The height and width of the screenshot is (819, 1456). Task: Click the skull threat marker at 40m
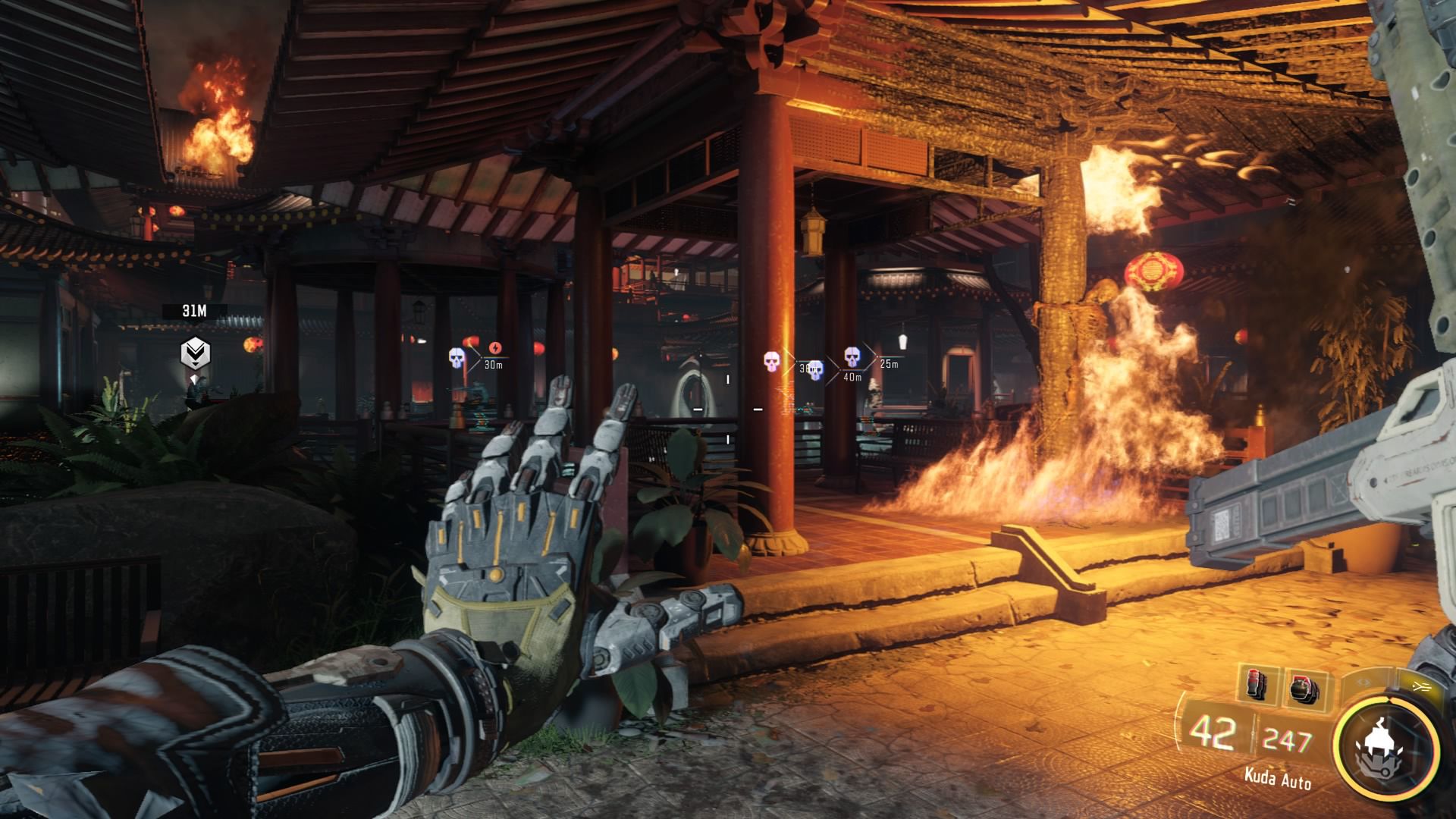click(x=815, y=369)
